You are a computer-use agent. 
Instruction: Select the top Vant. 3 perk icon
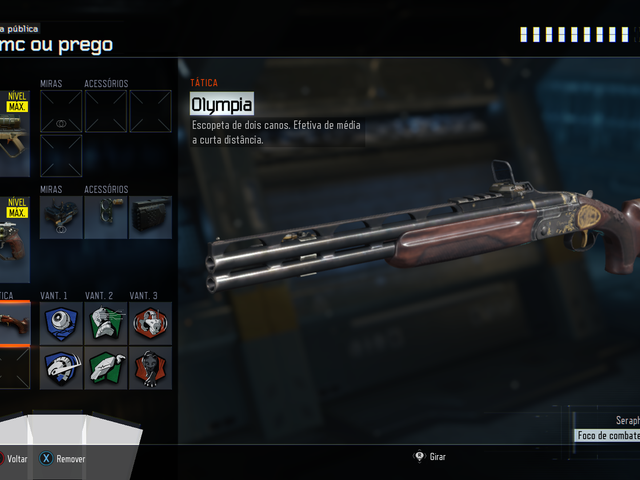point(150,324)
